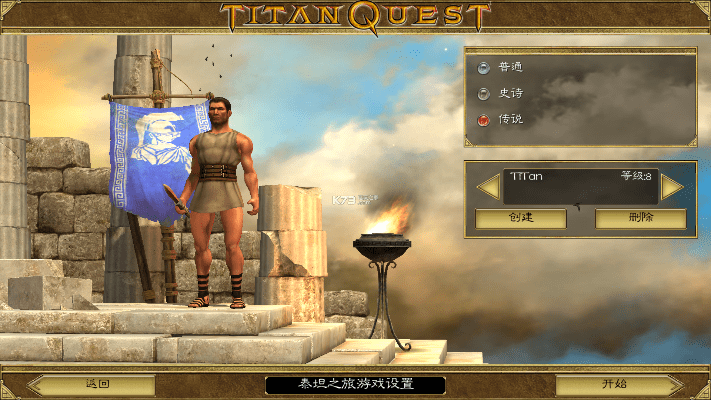Go back with the 返回 button
The height and width of the screenshot is (400, 711).
(97, 384)
